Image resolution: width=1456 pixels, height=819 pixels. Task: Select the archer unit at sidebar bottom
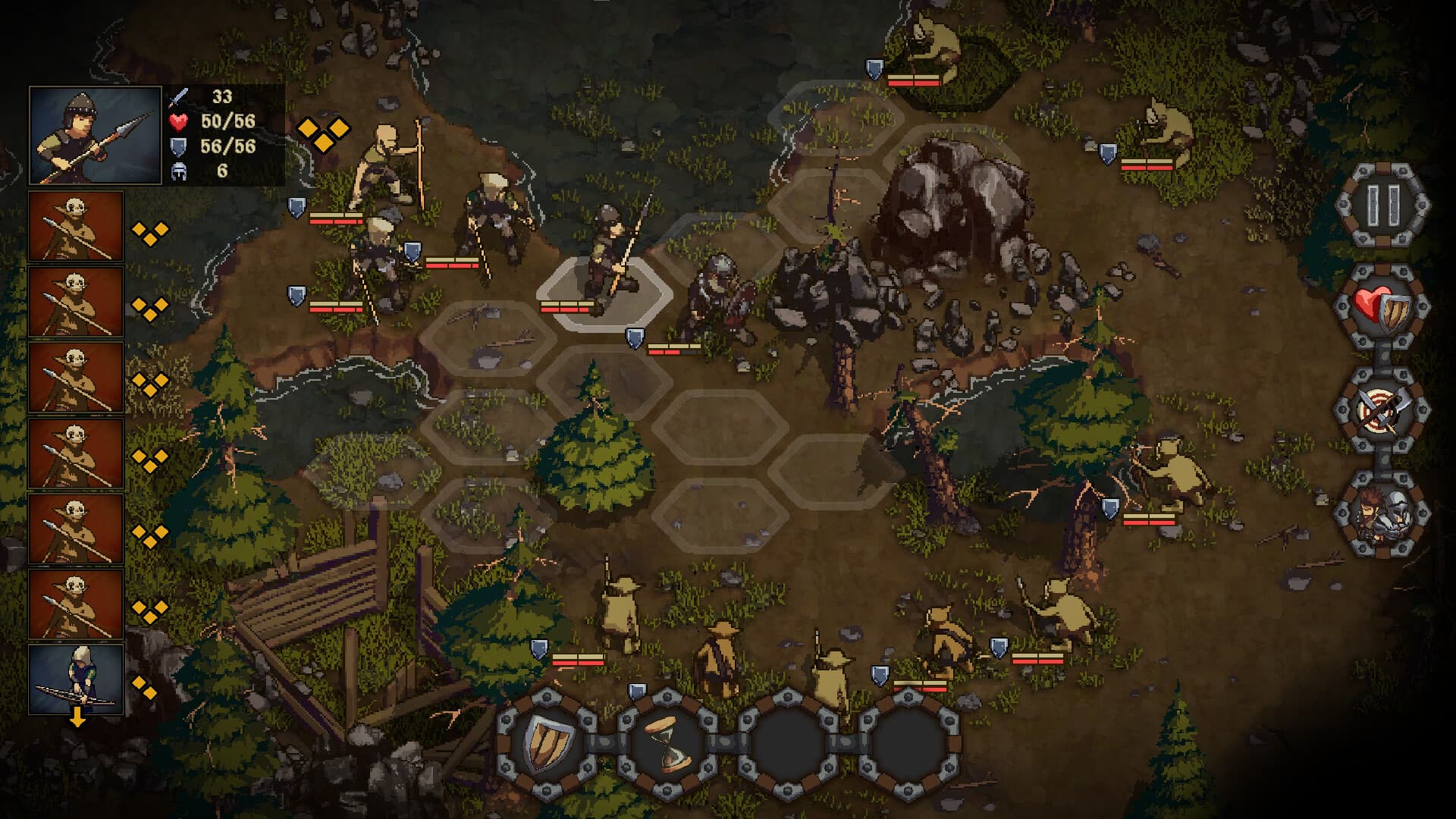tap(76, 679)
